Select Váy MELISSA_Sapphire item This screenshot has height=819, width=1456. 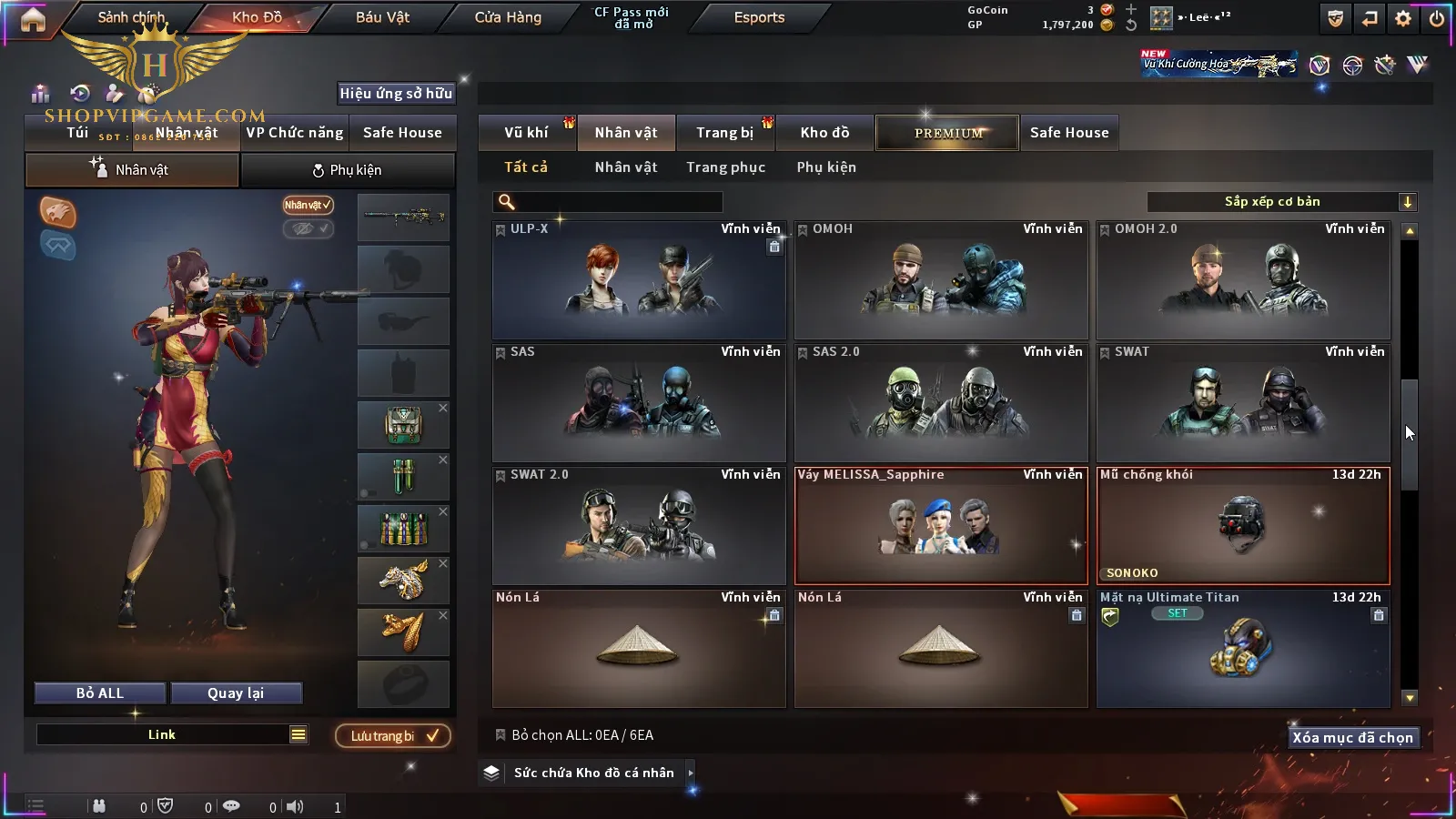coord(941,526)
